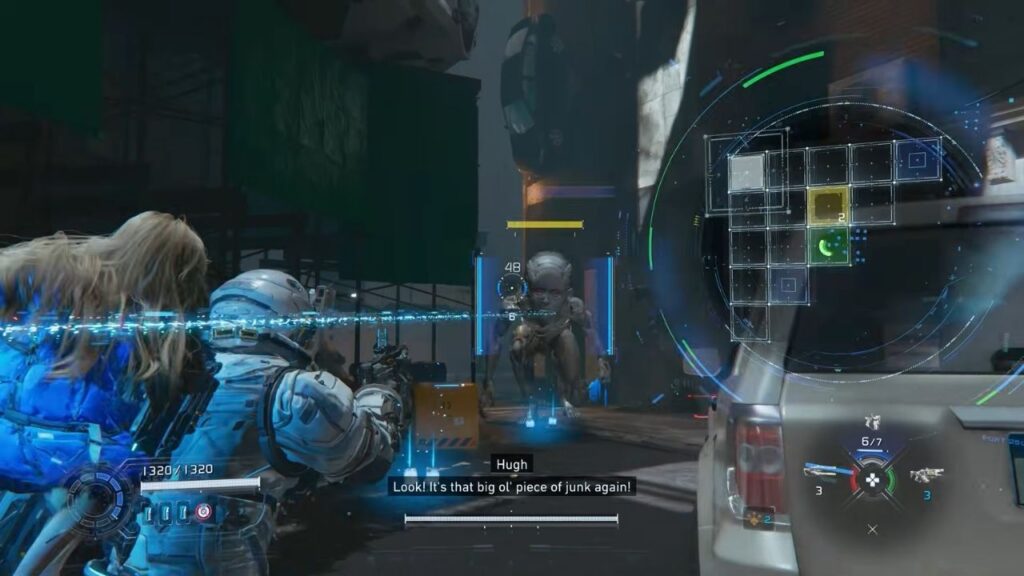Switch to the blue-barreled rifle in the weapon wheel
The width and height of the screenshot is (1024, 576).
click(822, 471)
